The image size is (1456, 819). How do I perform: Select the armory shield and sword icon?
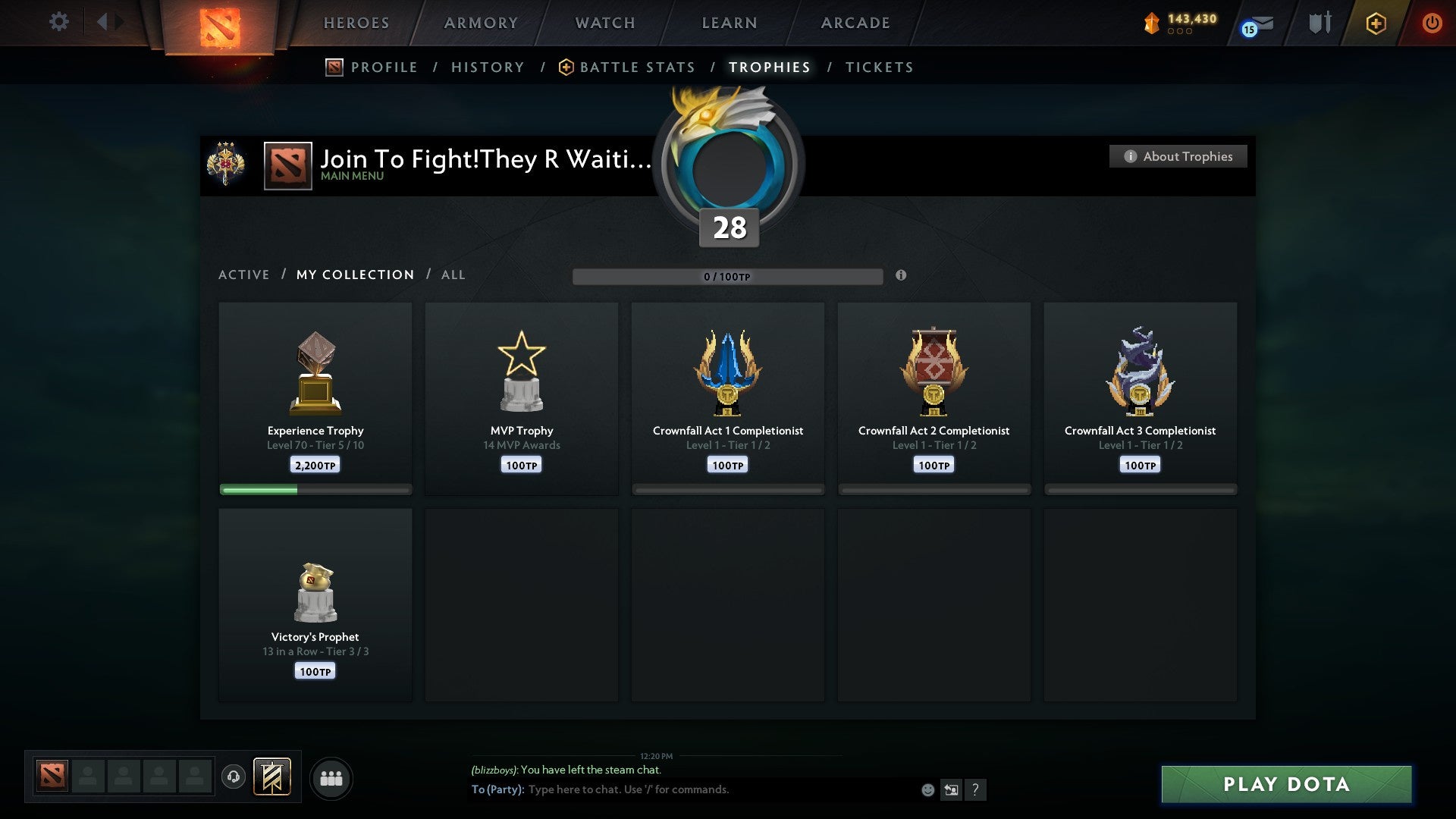1319,23
